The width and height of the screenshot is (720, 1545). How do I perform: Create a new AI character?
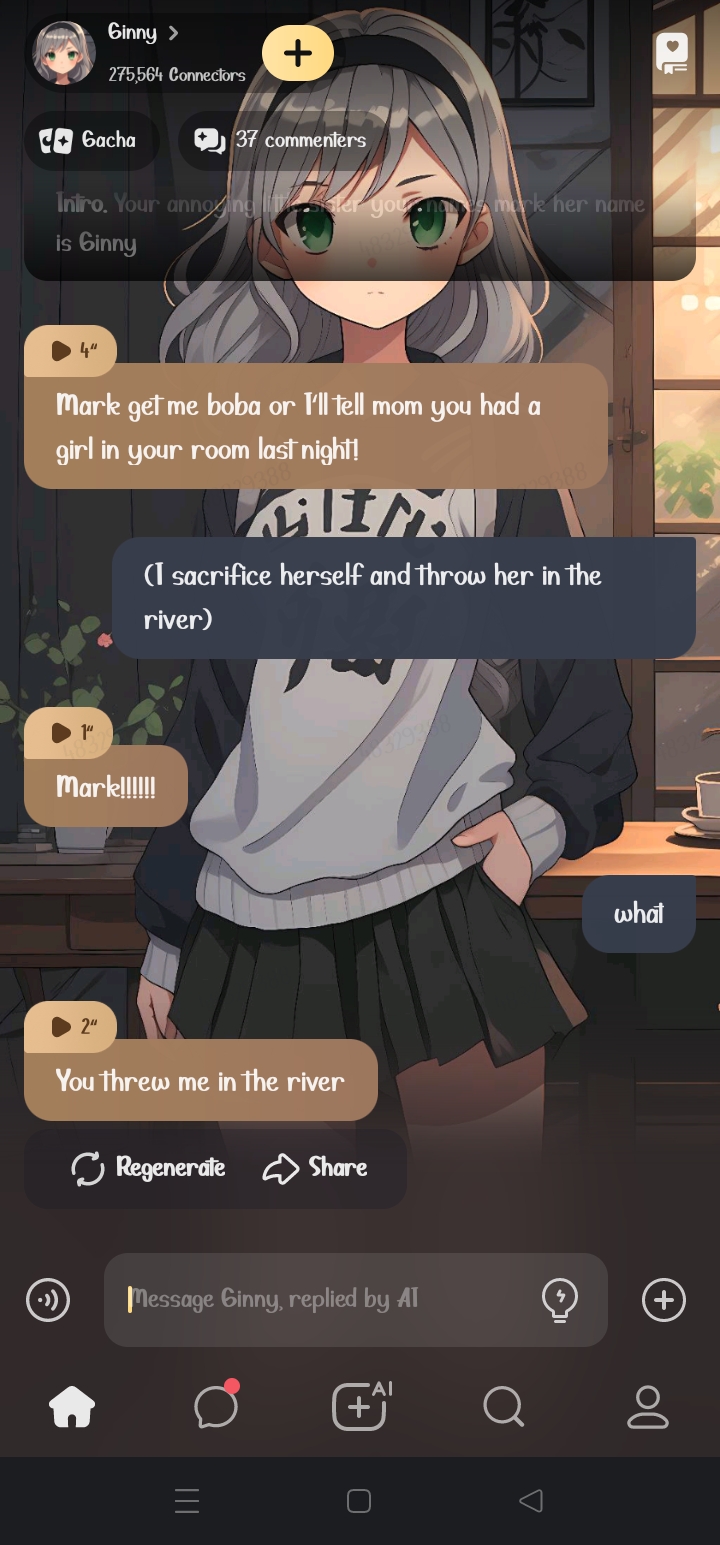coord(360,1407)
